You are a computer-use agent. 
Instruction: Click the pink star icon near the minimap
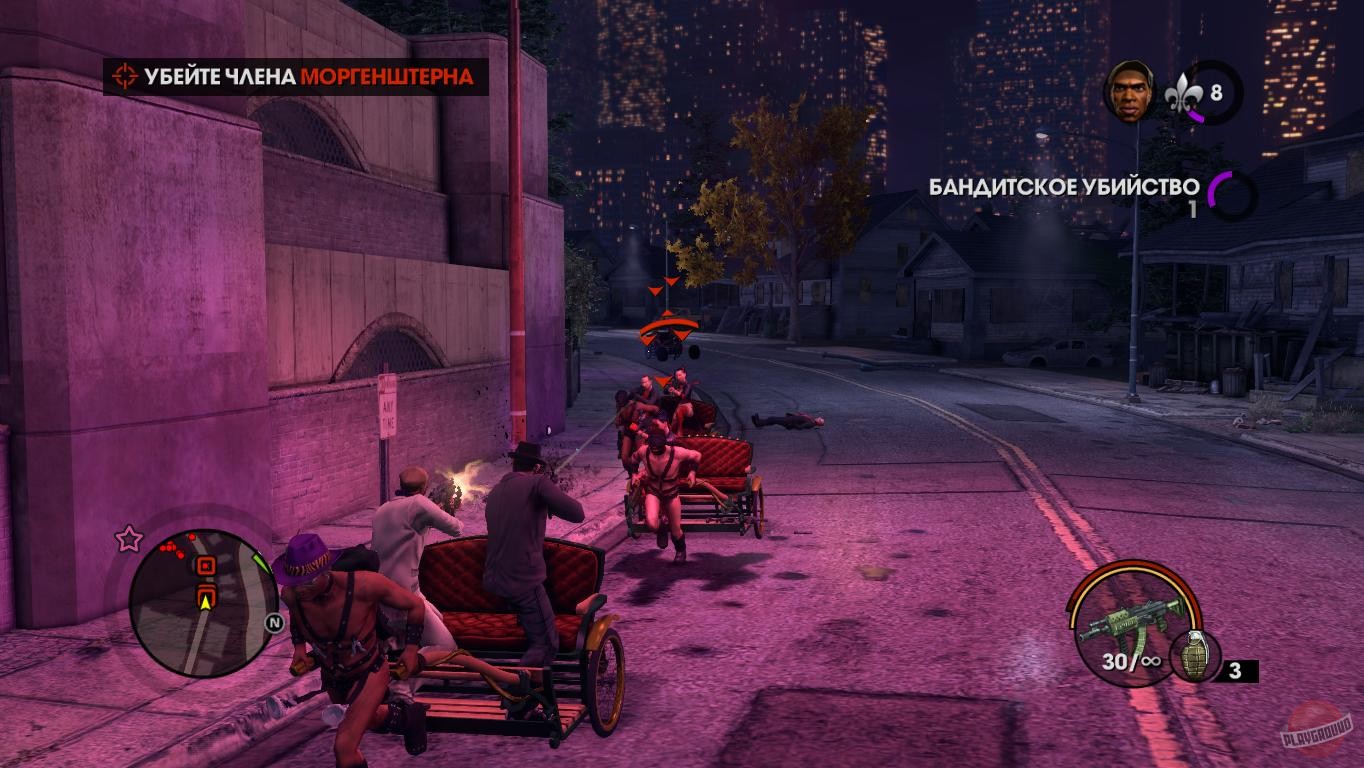click(x=126, y=538)
